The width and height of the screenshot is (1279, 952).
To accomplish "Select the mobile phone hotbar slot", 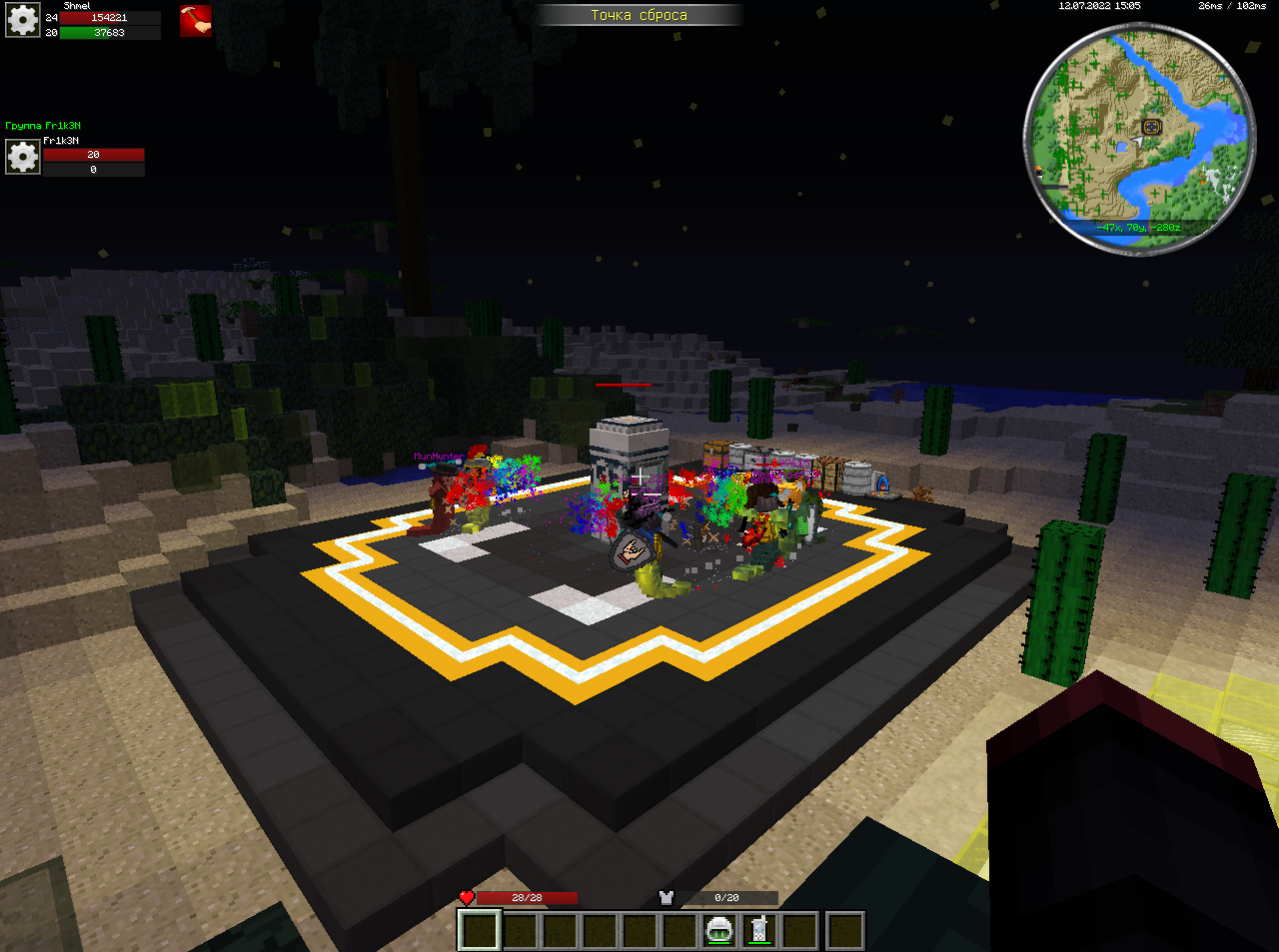I will coord(759,931).
